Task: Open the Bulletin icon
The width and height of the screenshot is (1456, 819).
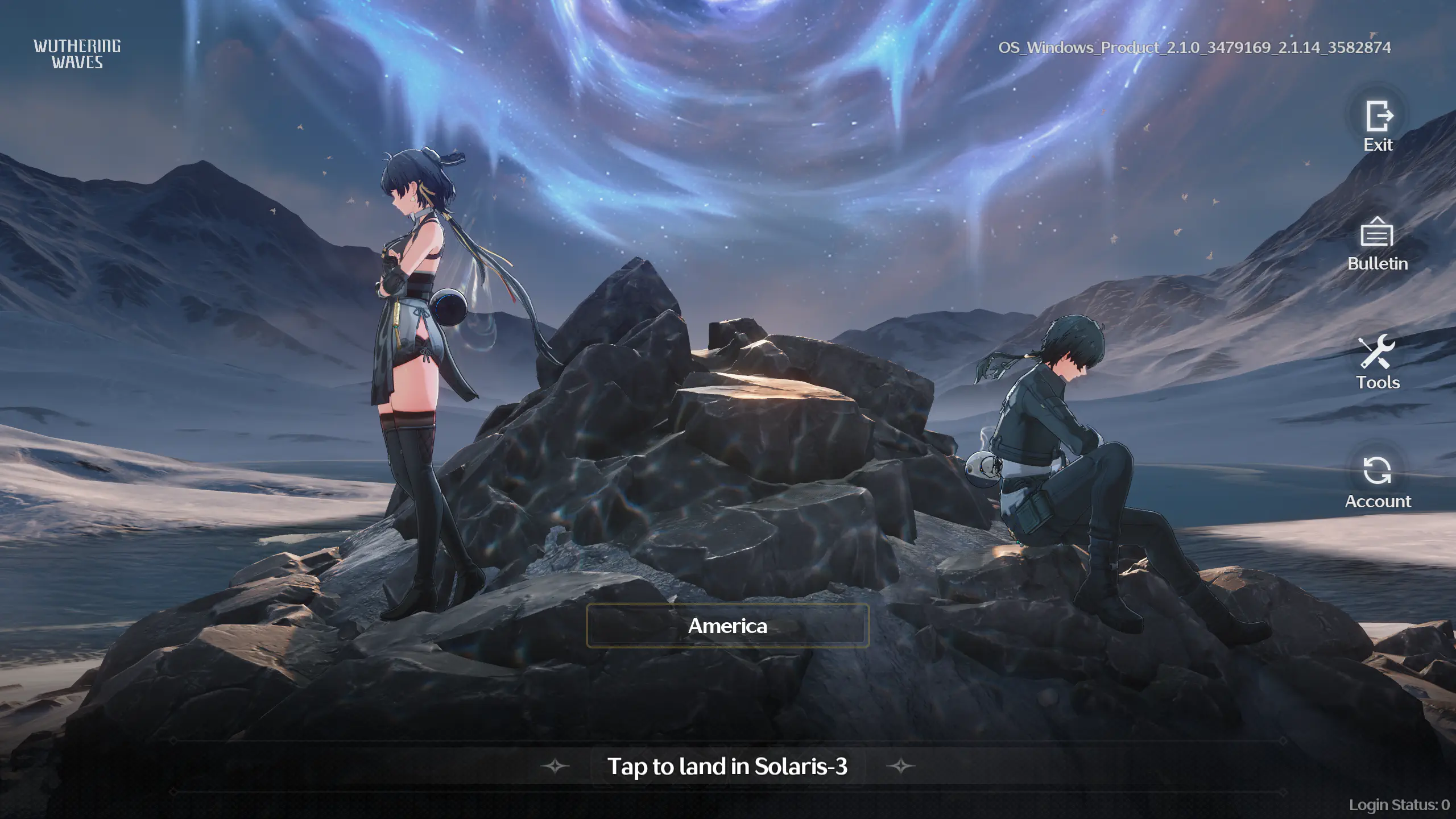Action: pyautogui.click(x=1379, y=235)
